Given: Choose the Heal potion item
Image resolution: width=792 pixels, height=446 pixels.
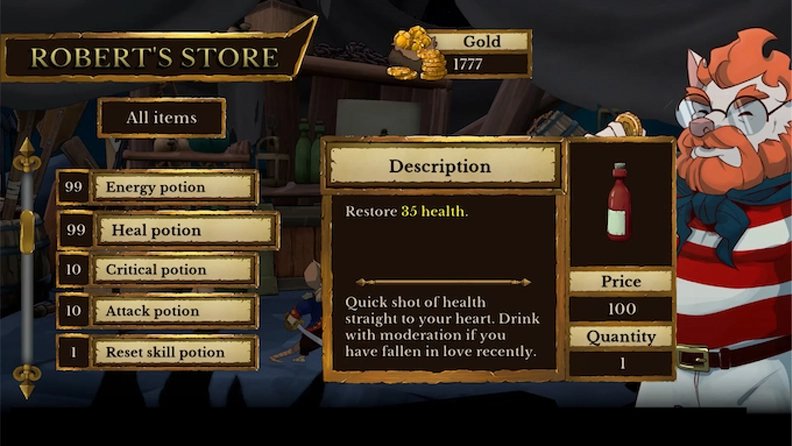Looking at the screenshot, I should coord(186,230).
